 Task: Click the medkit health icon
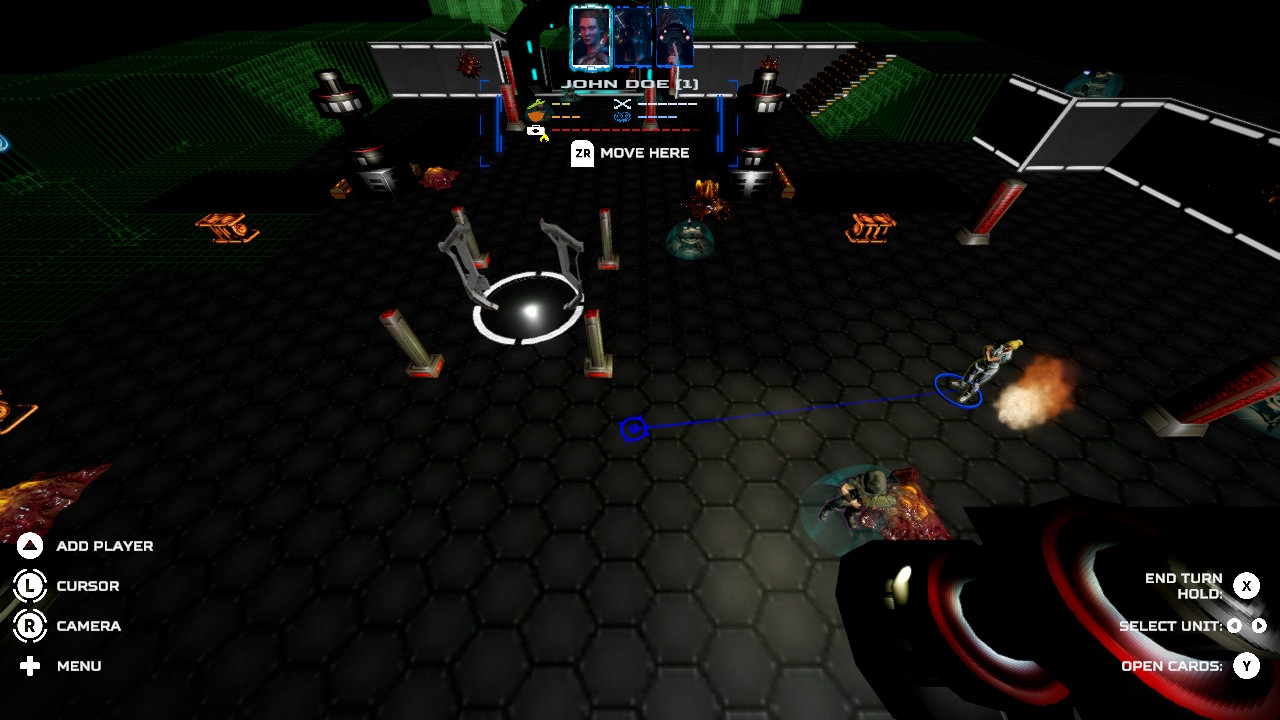click(x=536, y=130)
